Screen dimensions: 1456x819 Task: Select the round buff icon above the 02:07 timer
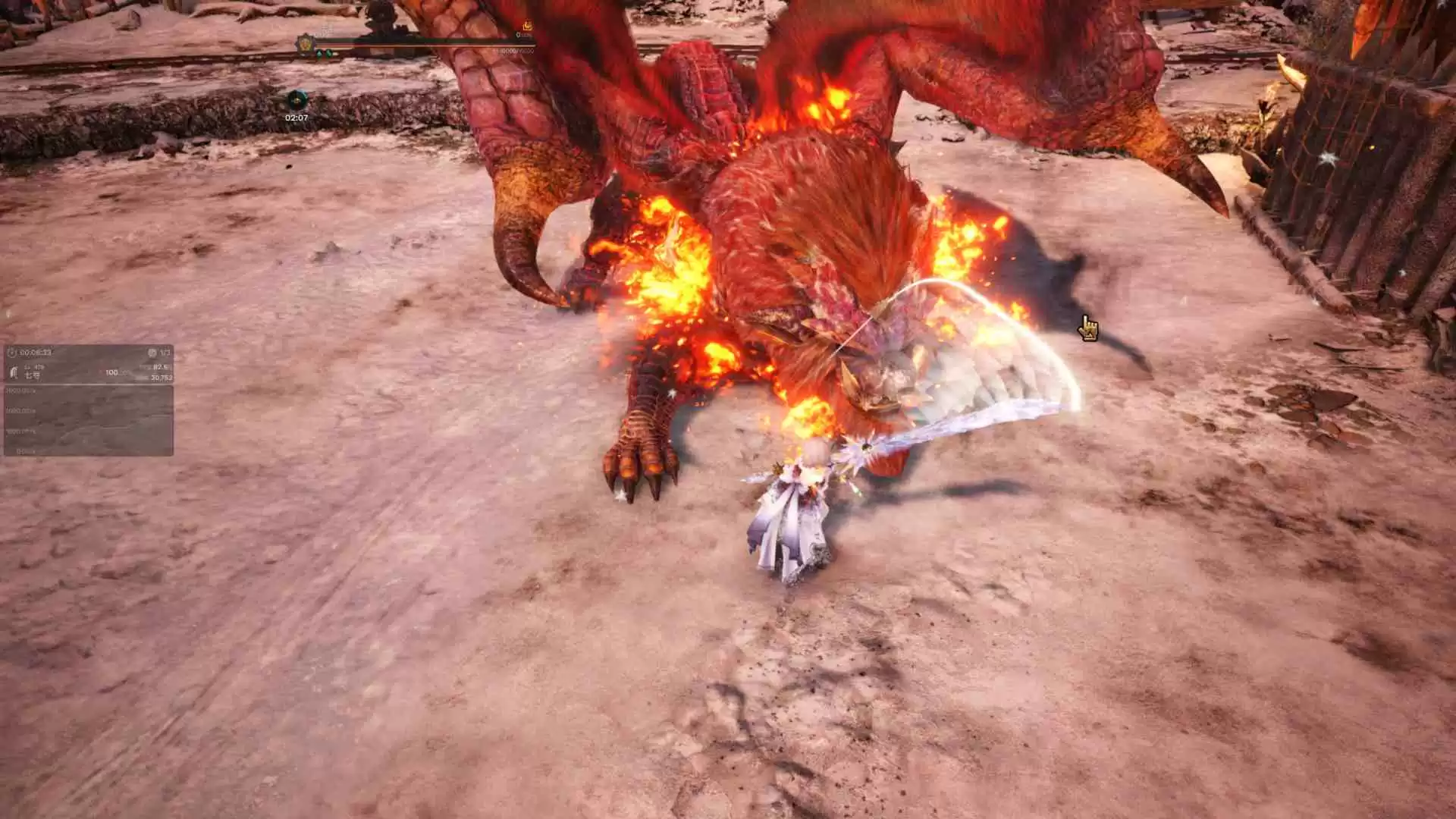[x=297, y=99]
